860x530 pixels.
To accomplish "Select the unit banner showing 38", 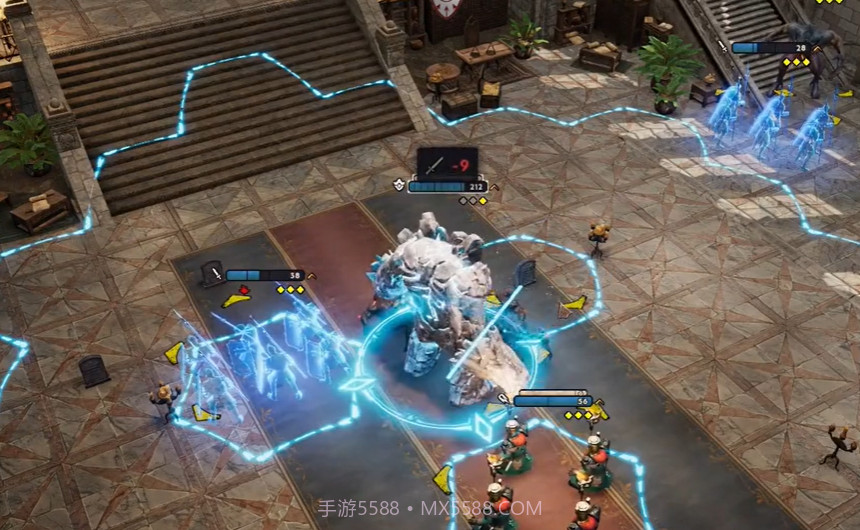I will [264, 275].
